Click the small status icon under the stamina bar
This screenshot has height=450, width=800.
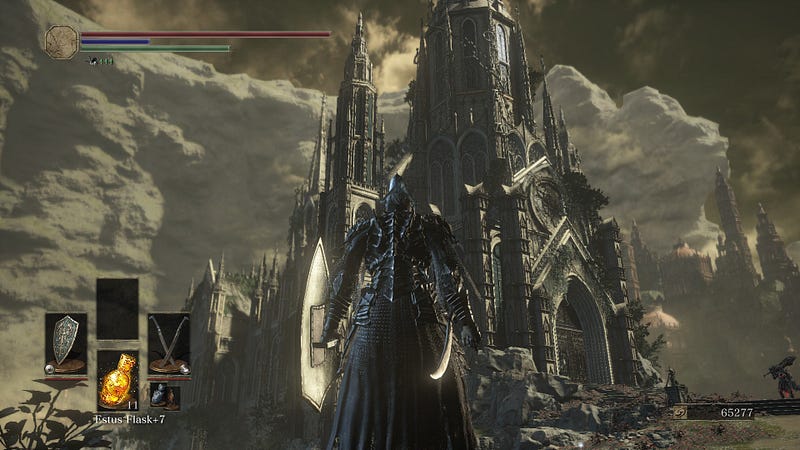point(93,61)
